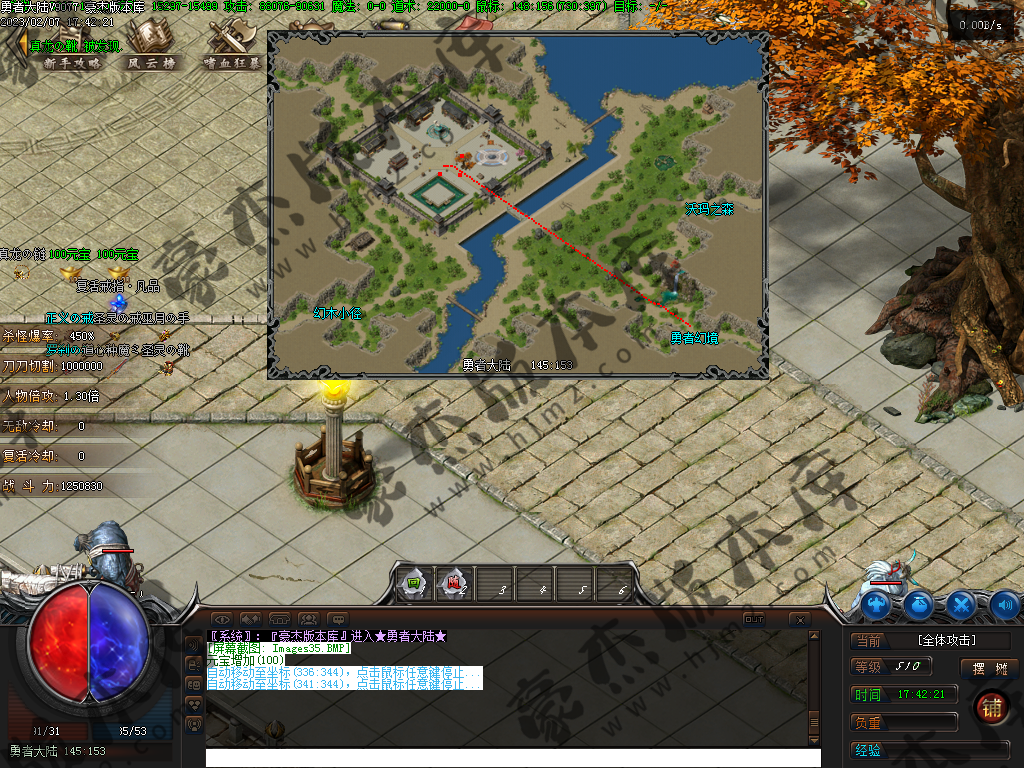The width and height of the screenshot is (1024, 768).
Task: Click the OUT button above the chat
Action: pos(753,619)
